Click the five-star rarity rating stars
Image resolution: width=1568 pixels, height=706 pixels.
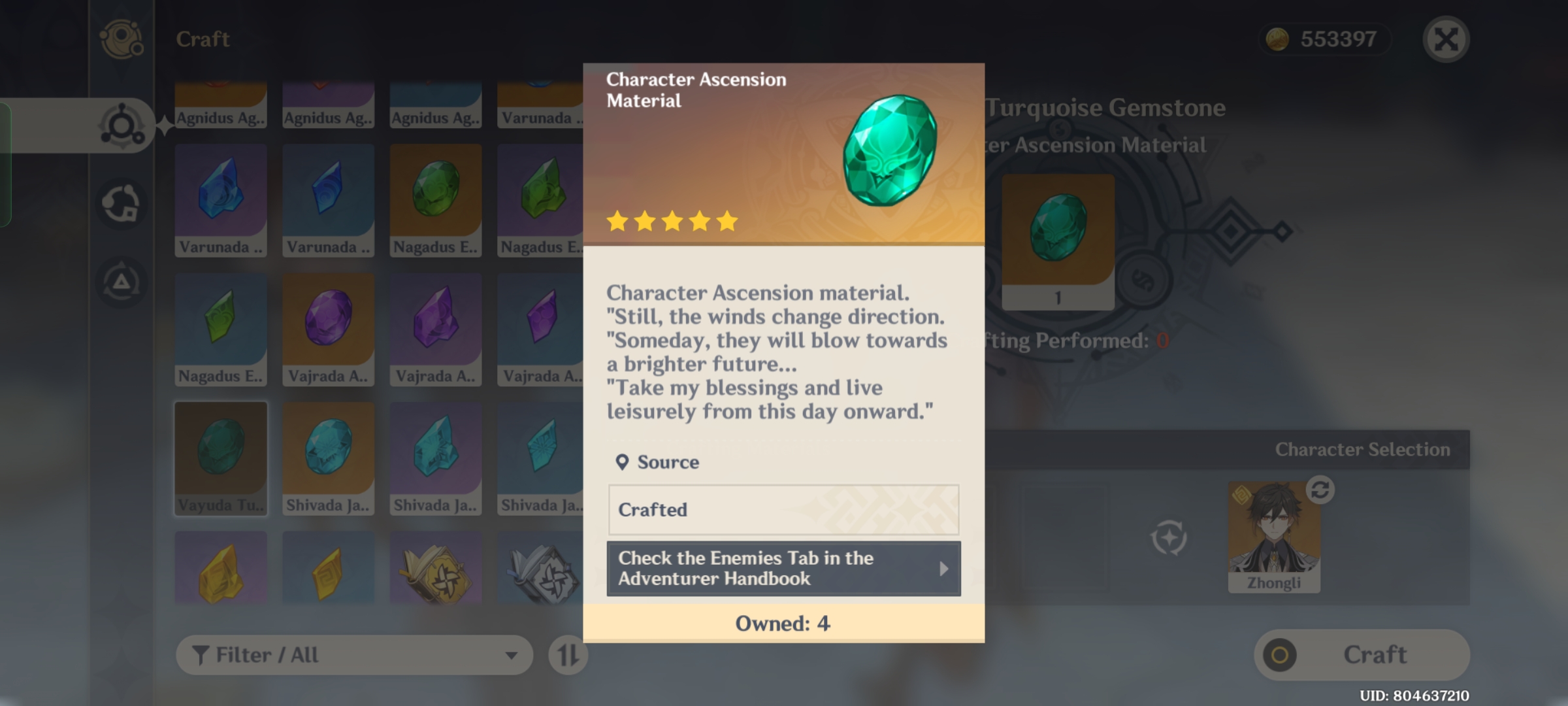[x=674, y=222]
